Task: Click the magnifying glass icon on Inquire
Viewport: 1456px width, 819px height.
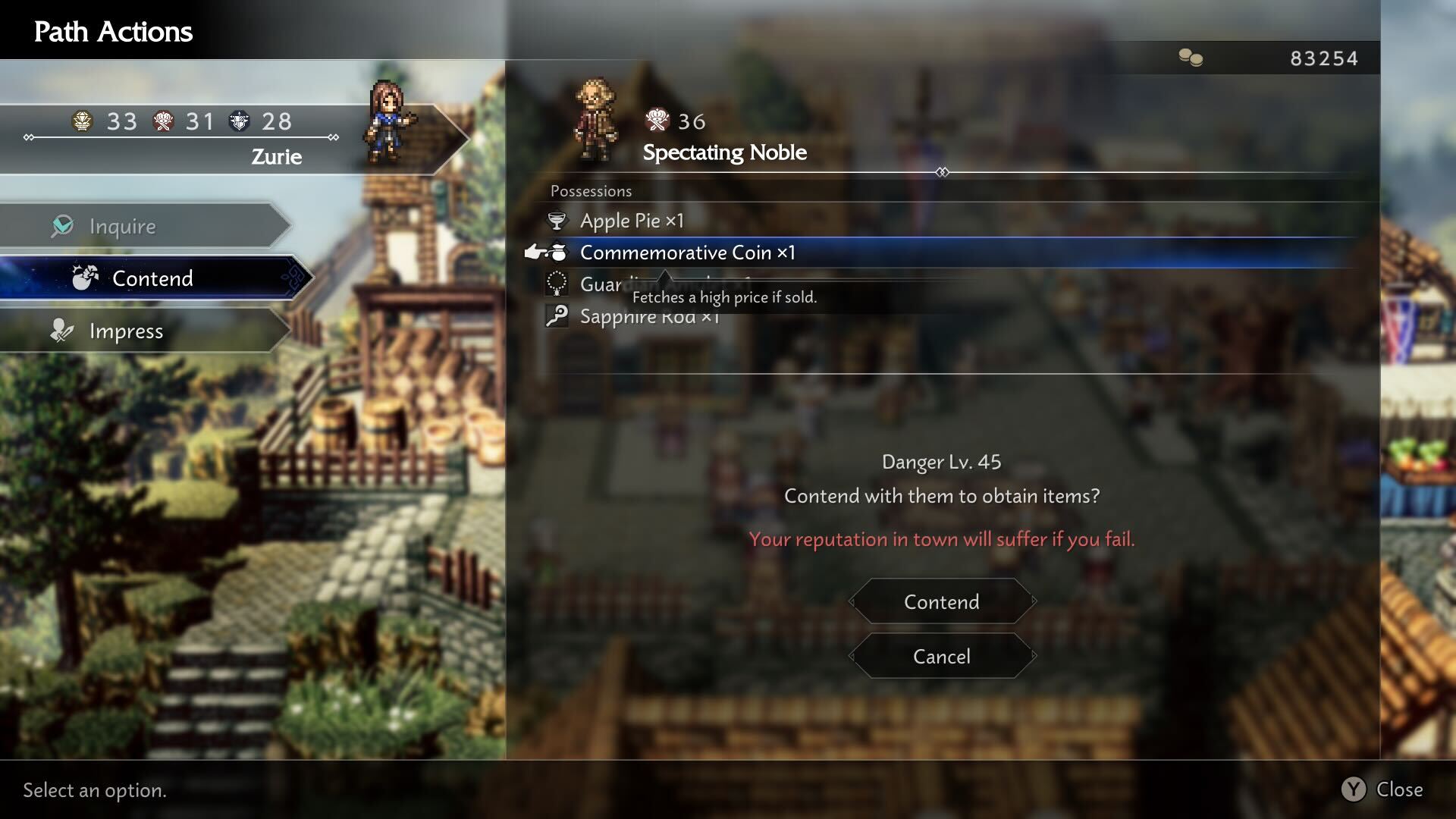Action: pos(64,225)
